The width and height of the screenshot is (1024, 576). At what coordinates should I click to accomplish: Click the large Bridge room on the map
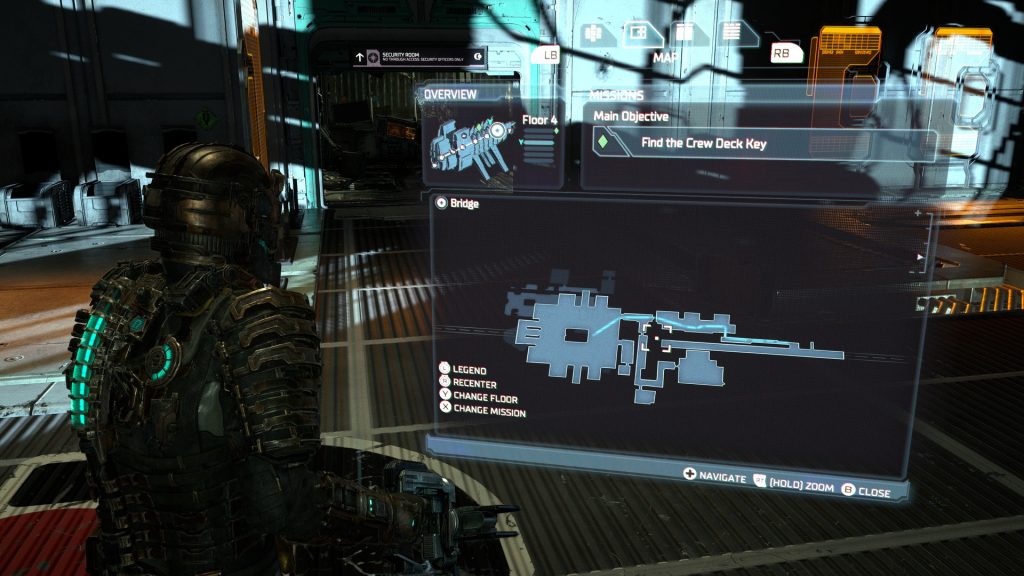tap(565, 335)
